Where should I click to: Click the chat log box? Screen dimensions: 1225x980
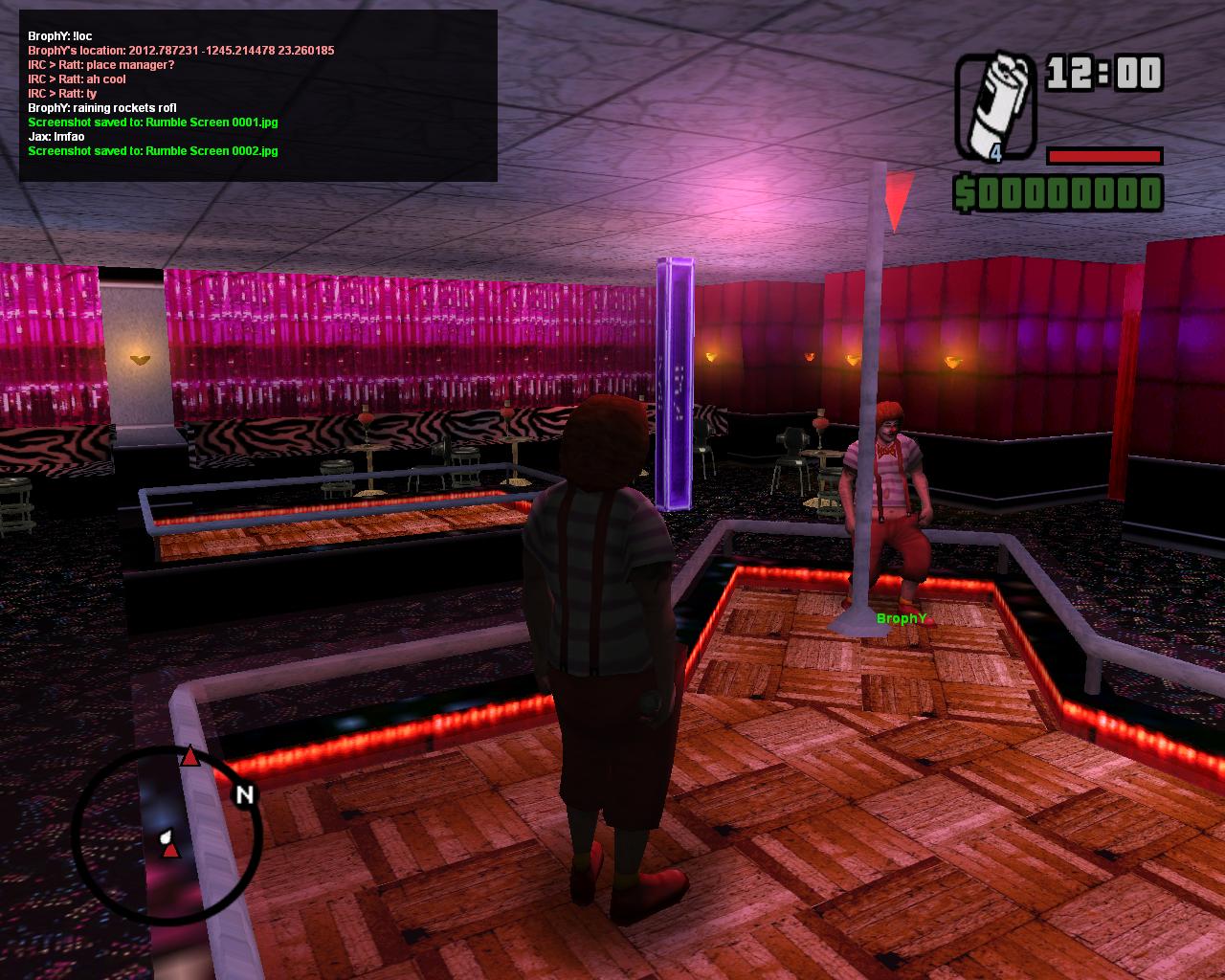257,95
